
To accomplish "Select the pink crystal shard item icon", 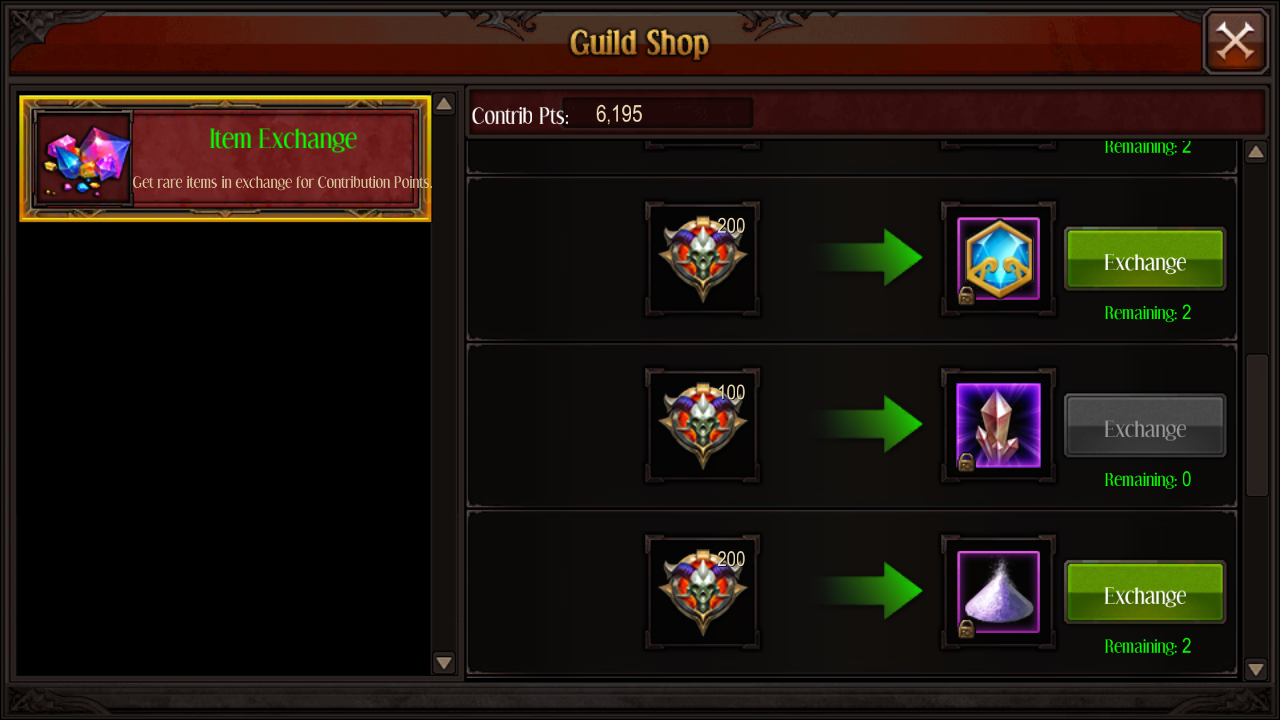I will [997, 425].
